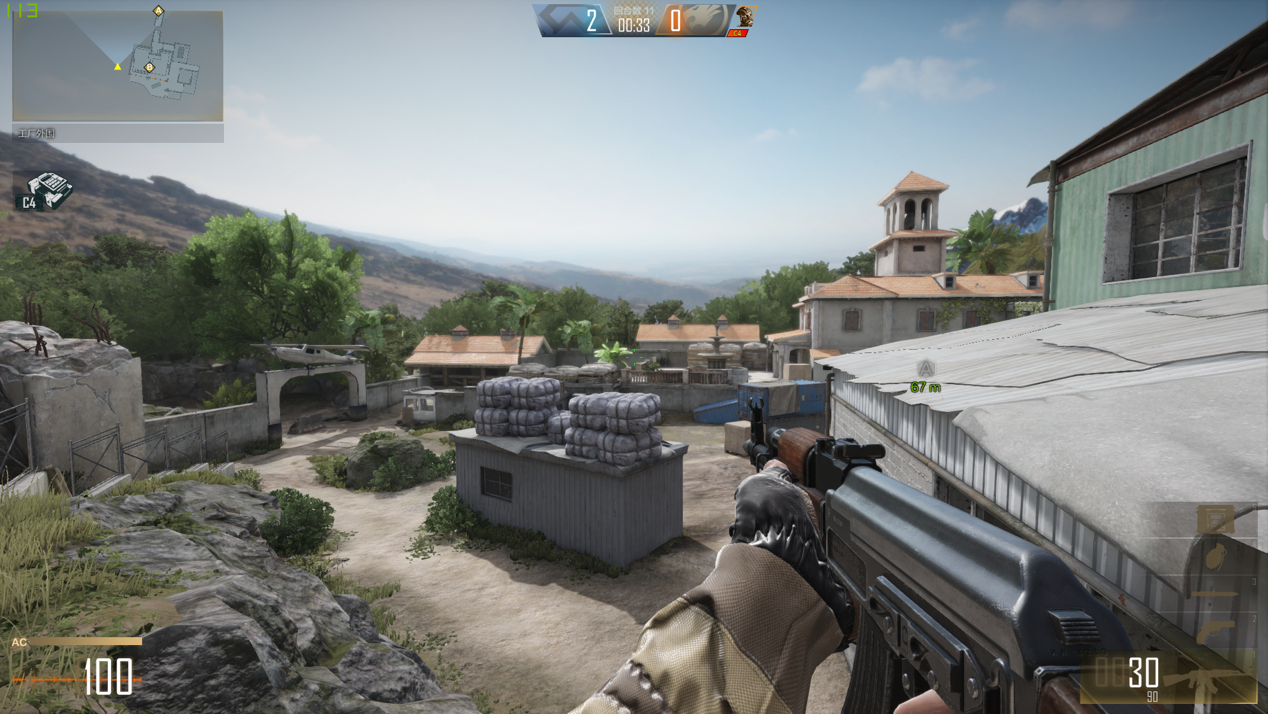This screenshot has height=714, width=1268.
Task: Select bomb site B marker on minimap
Action: point(149,67)
